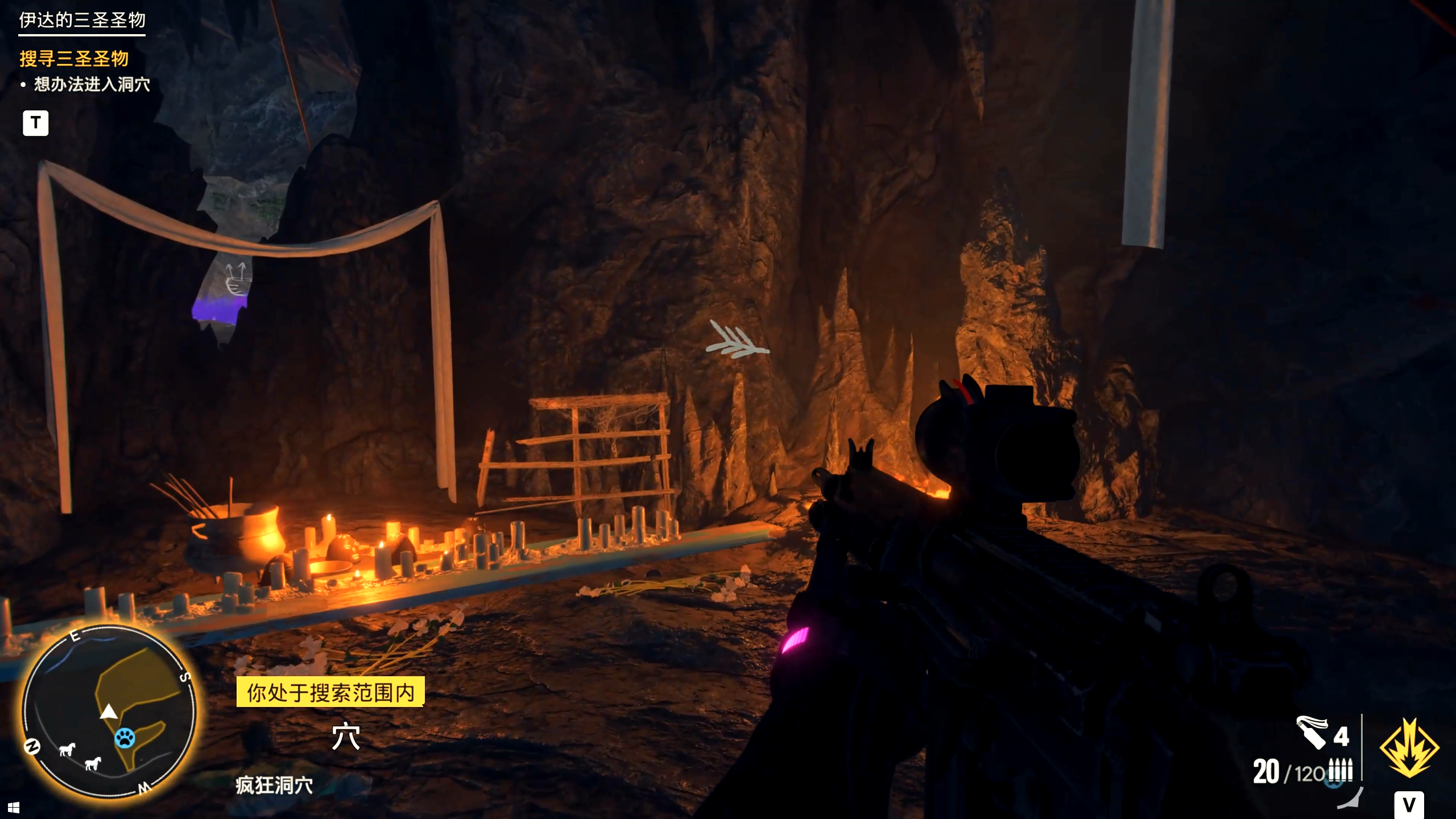Select the Molotov cocktail throwable icon

[x=1311, y=731]
